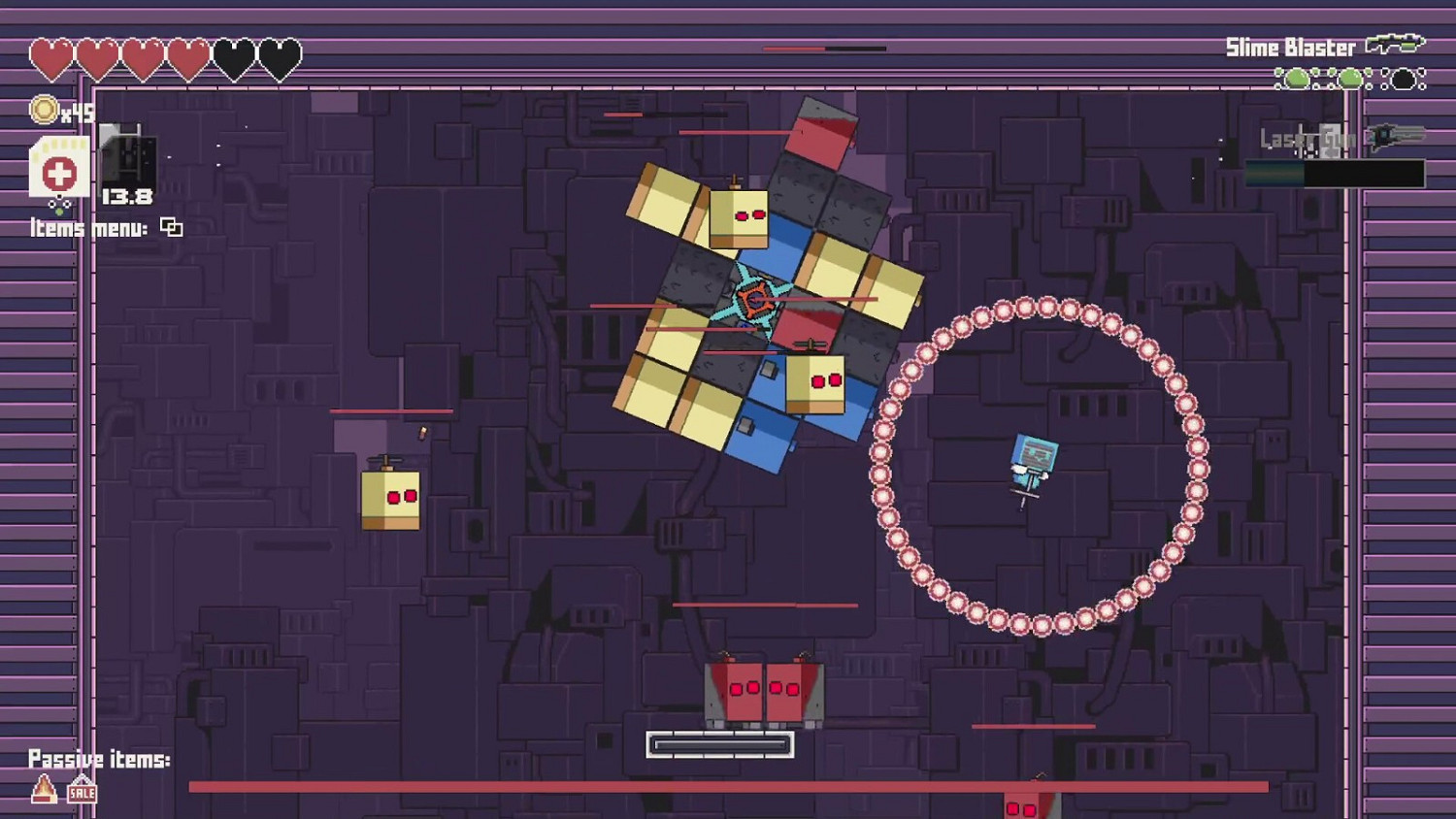Click the SALE sign passive item icon

click(81, 792)
